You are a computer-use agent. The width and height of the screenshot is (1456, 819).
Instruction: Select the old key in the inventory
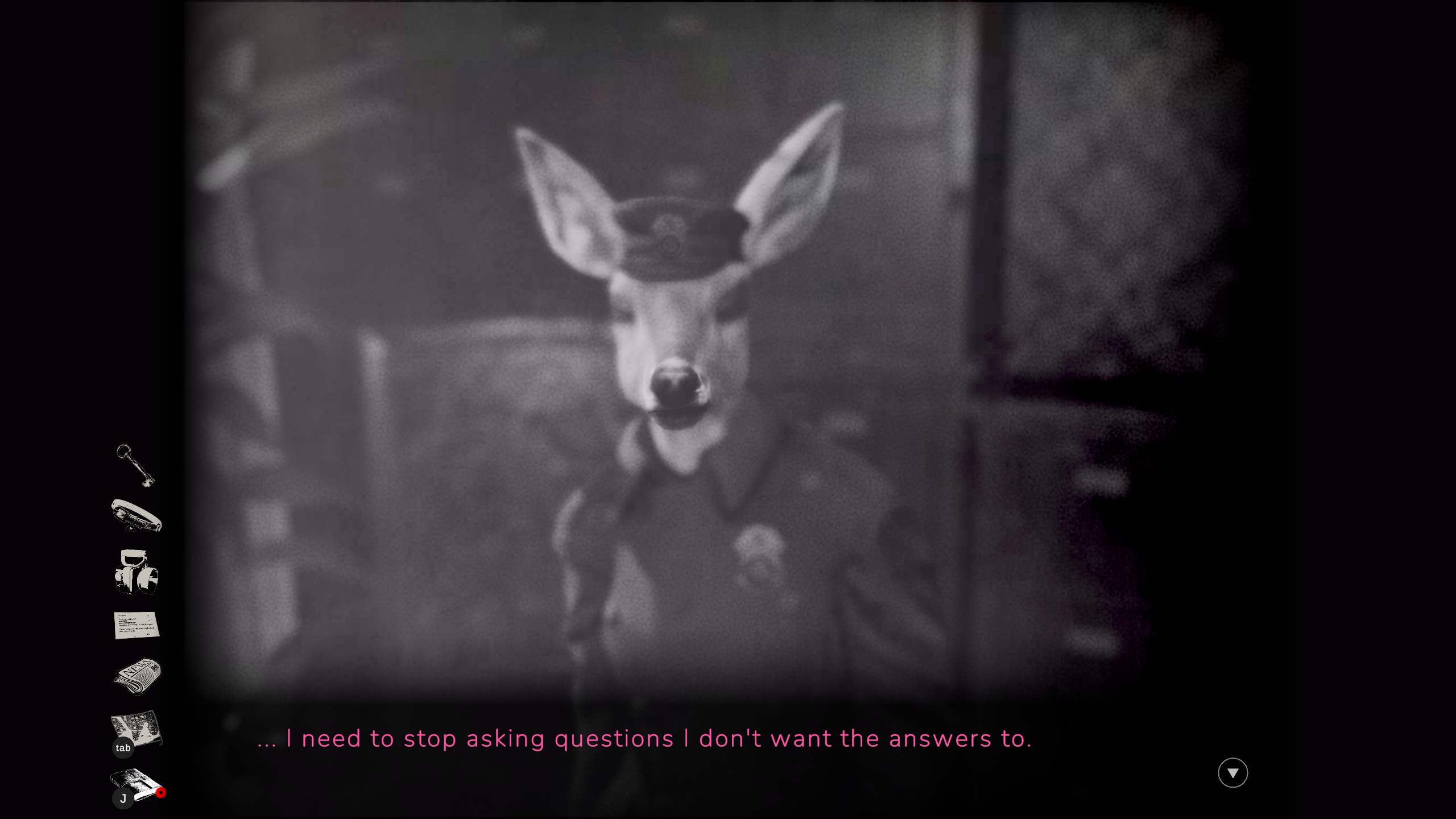(135, 465)
